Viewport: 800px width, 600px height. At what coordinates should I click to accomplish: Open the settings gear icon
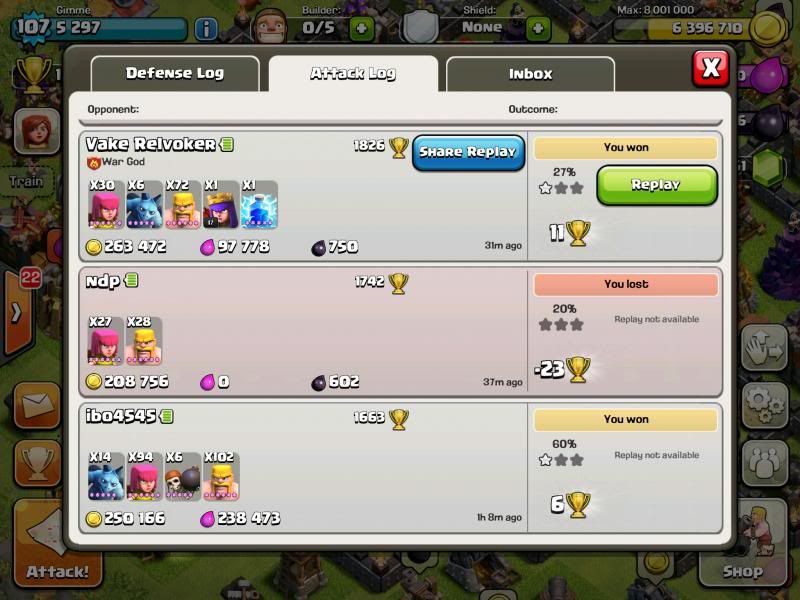[x=765, y=404]
